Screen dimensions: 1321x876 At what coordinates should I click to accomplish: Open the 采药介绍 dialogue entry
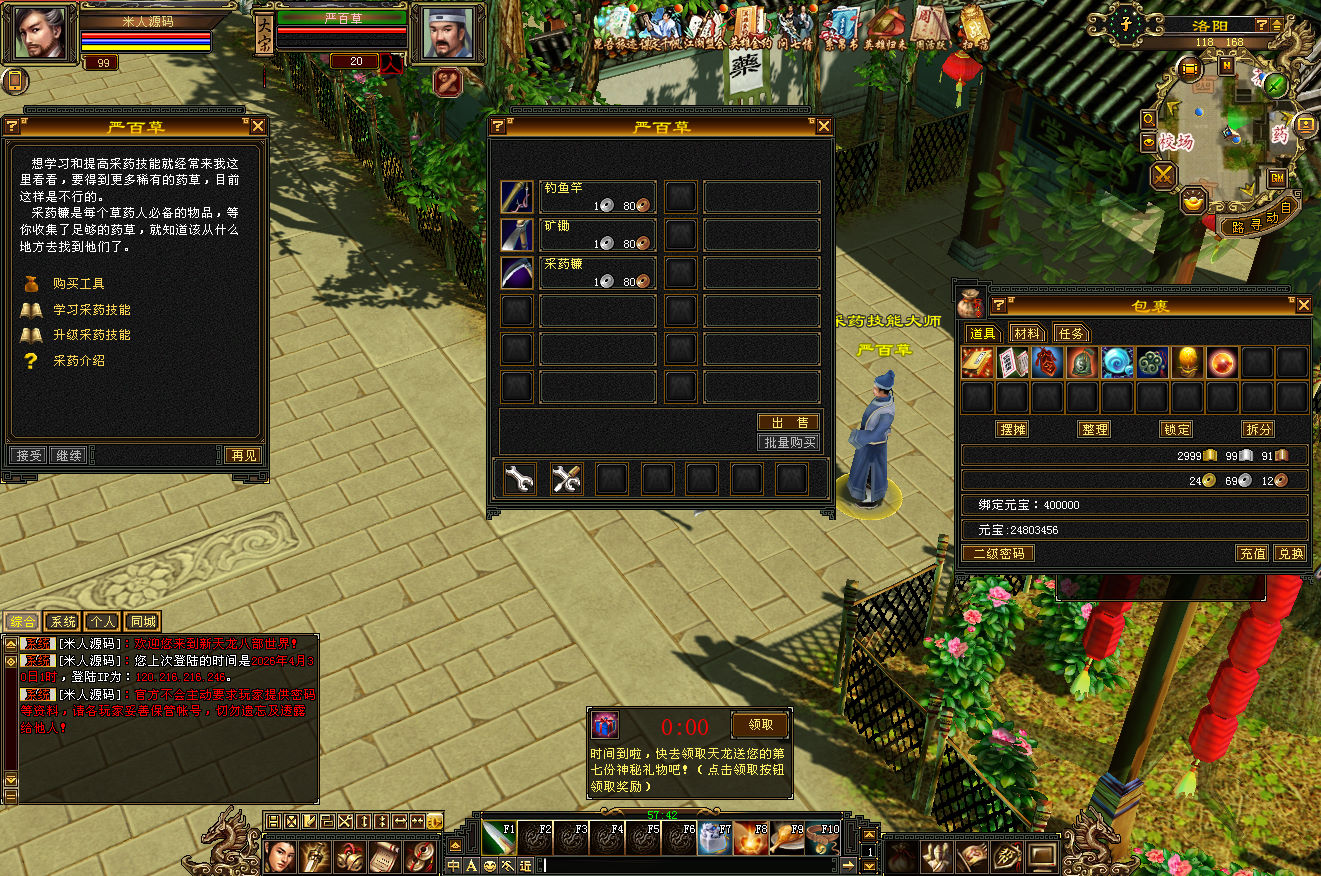[78, 361]
